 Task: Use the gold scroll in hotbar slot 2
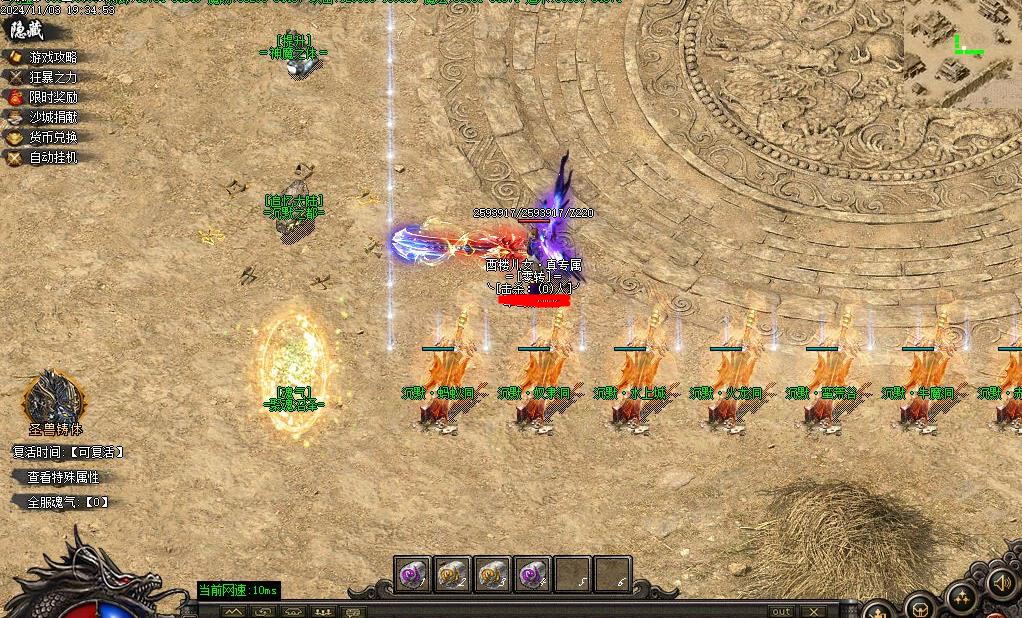click(452, 574)
